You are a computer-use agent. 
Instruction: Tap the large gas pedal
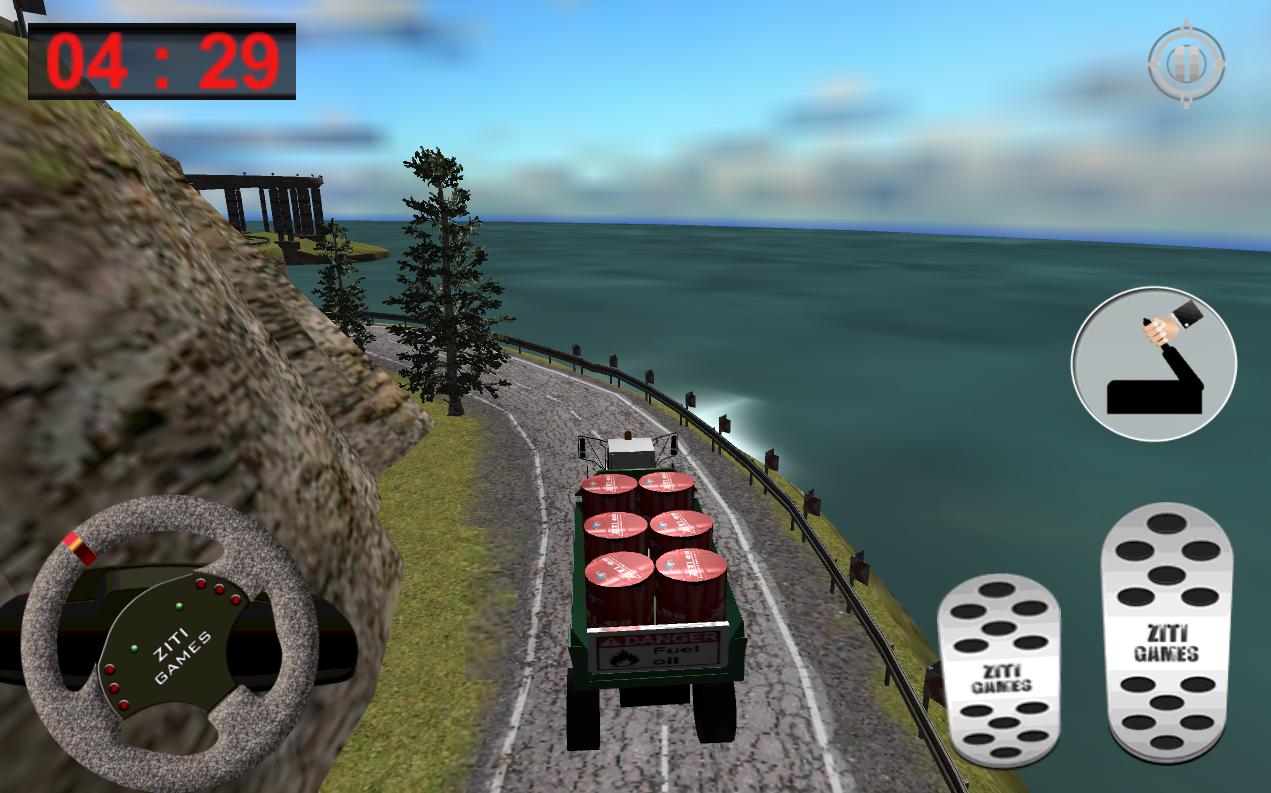coord(1166,630)
